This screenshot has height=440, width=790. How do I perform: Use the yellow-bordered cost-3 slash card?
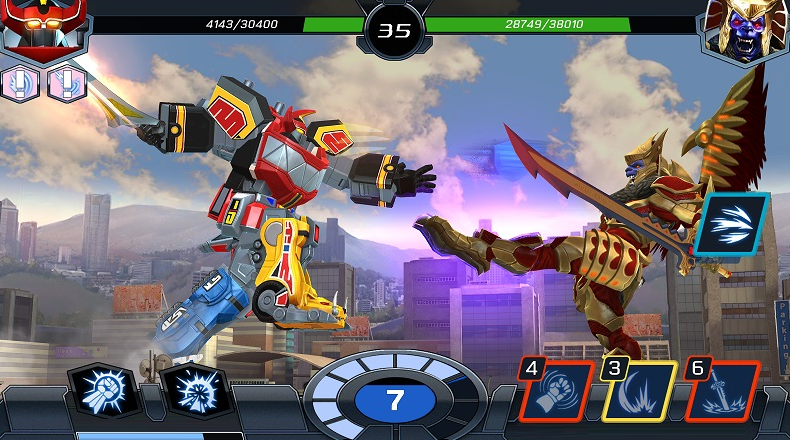[x=639, y=391]
